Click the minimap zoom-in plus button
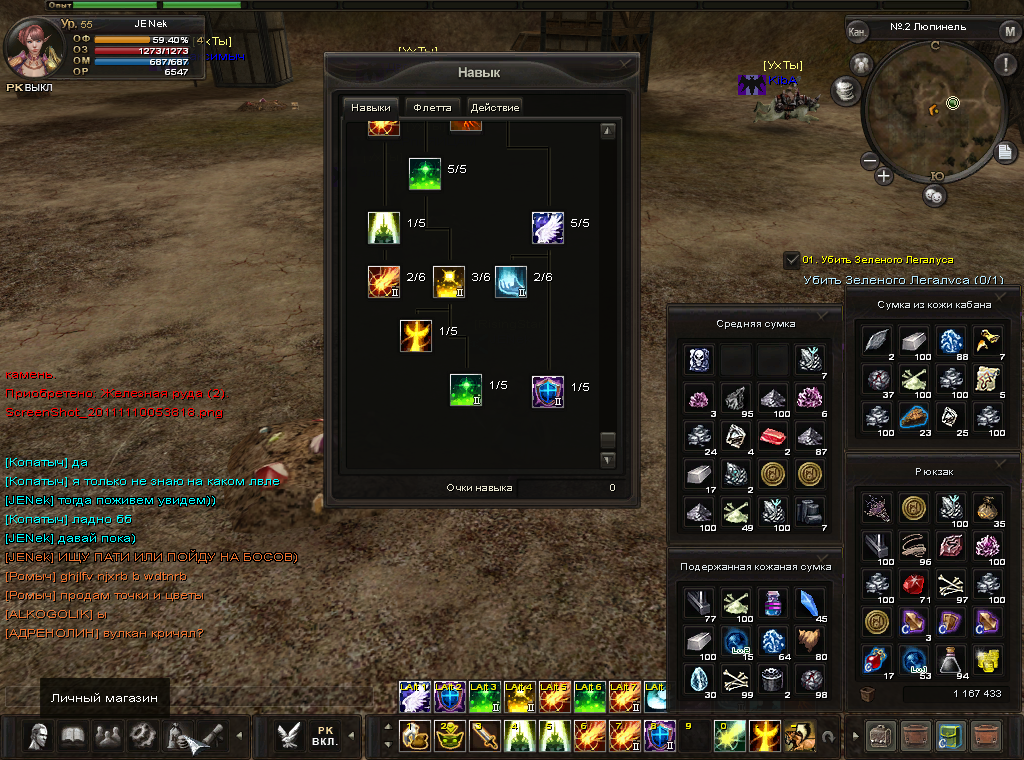The height and width of the screenshot is (760, 1024). (884, 176)
